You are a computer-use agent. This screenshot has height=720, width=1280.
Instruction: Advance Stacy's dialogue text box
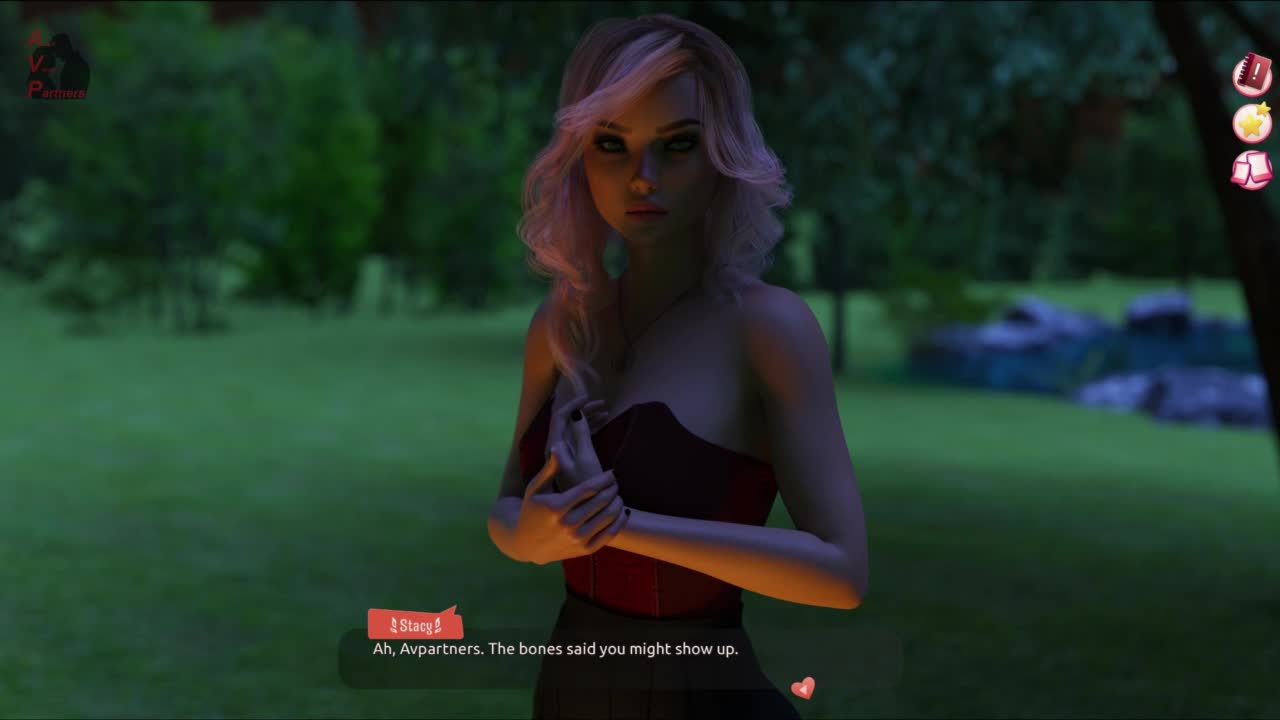tap(620, 657)
